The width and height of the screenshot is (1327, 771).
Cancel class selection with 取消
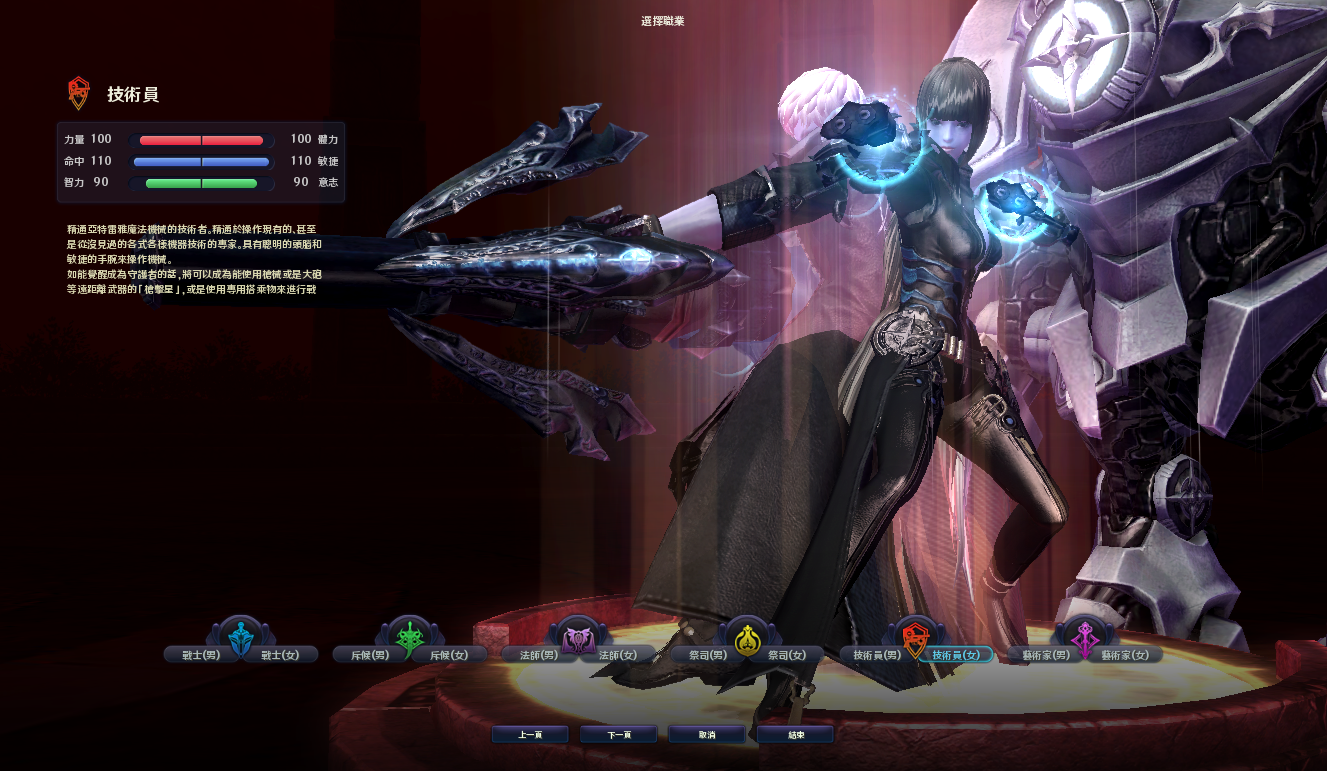707,735
